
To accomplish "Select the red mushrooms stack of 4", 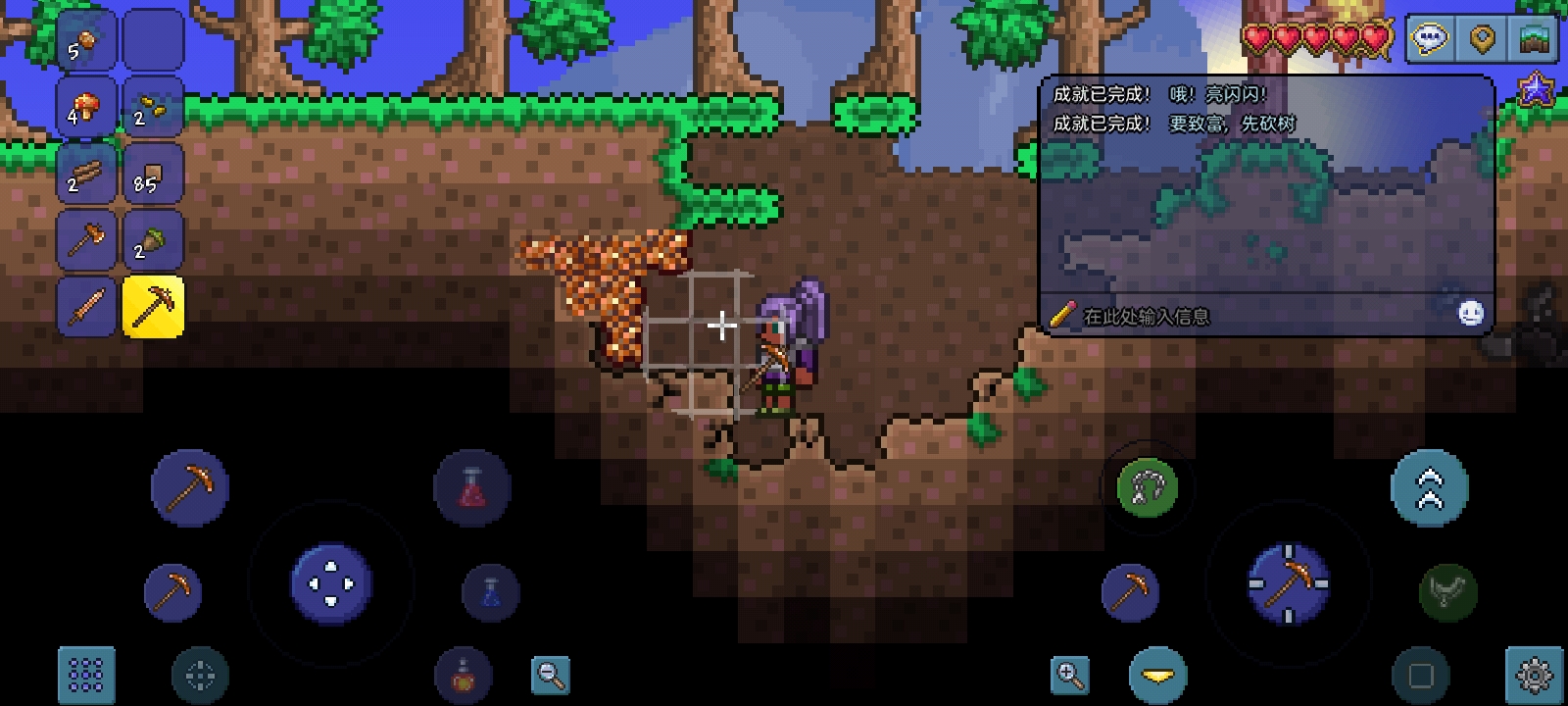I will pos(86,106).
